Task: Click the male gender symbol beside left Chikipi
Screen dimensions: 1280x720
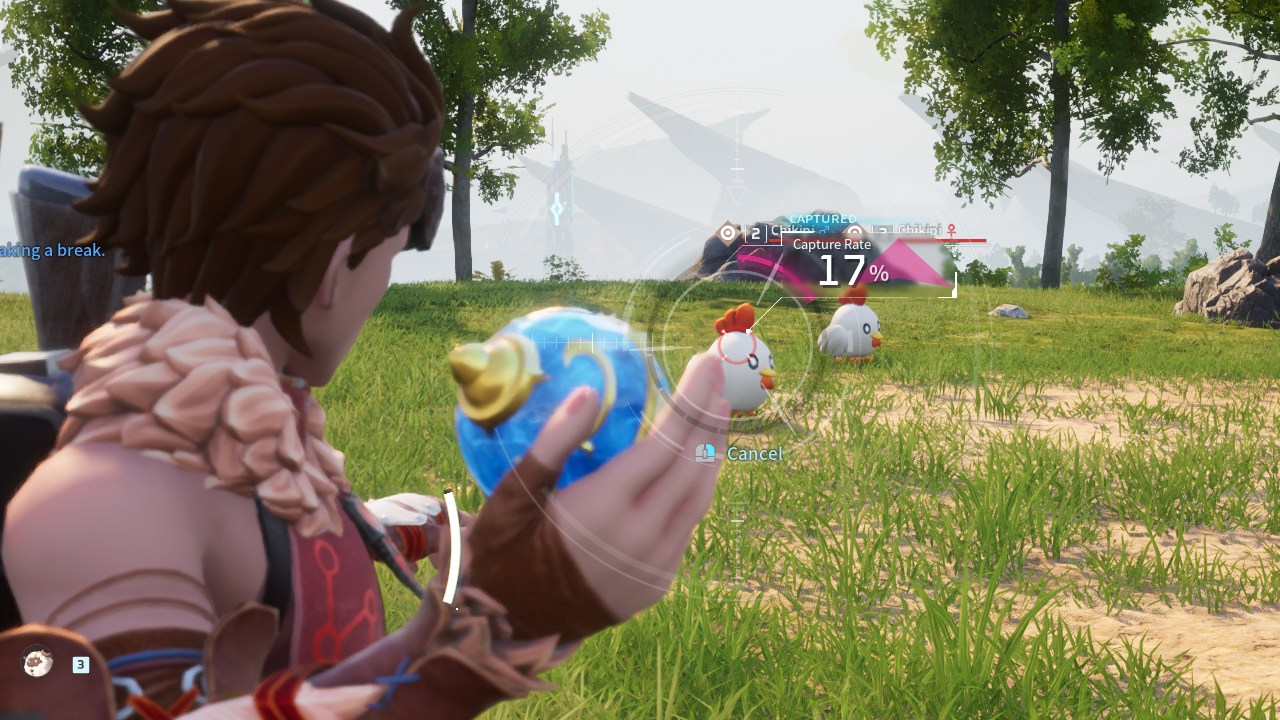Action: 825,229
